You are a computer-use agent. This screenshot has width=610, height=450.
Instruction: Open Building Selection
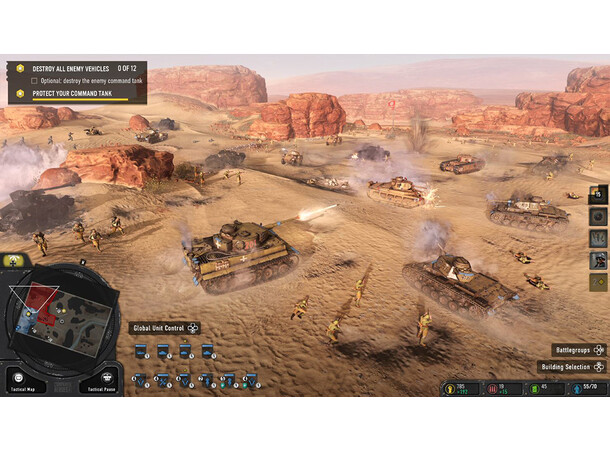click(573, 367)
